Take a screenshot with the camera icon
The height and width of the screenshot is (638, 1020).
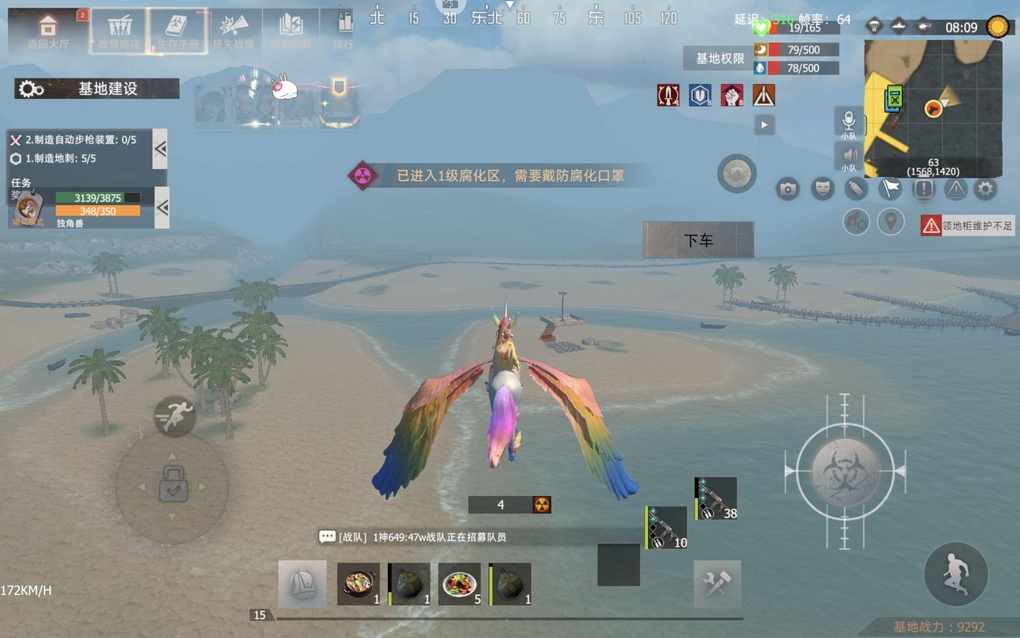(788, 188)
